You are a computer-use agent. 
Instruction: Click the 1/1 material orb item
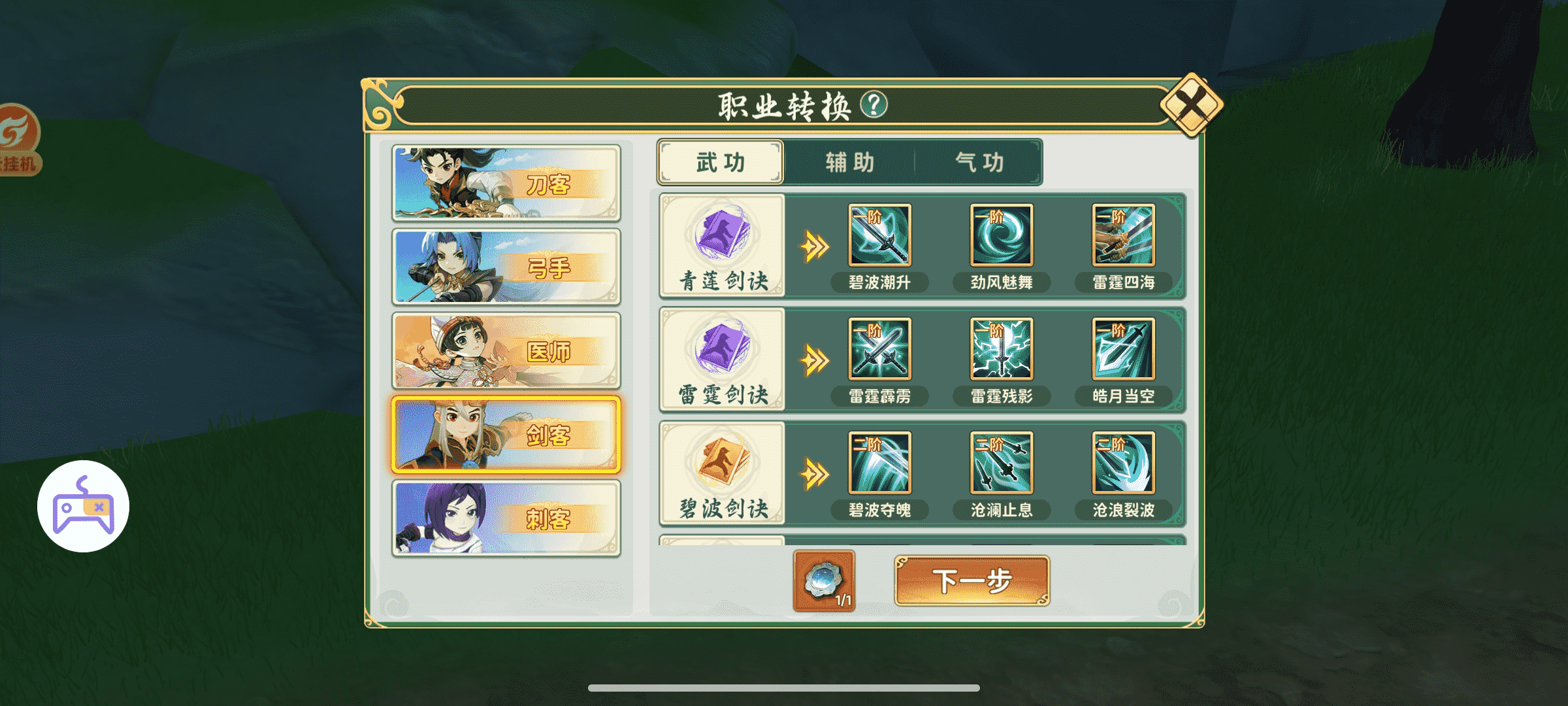pyautogui.click(x=825, y=579)
